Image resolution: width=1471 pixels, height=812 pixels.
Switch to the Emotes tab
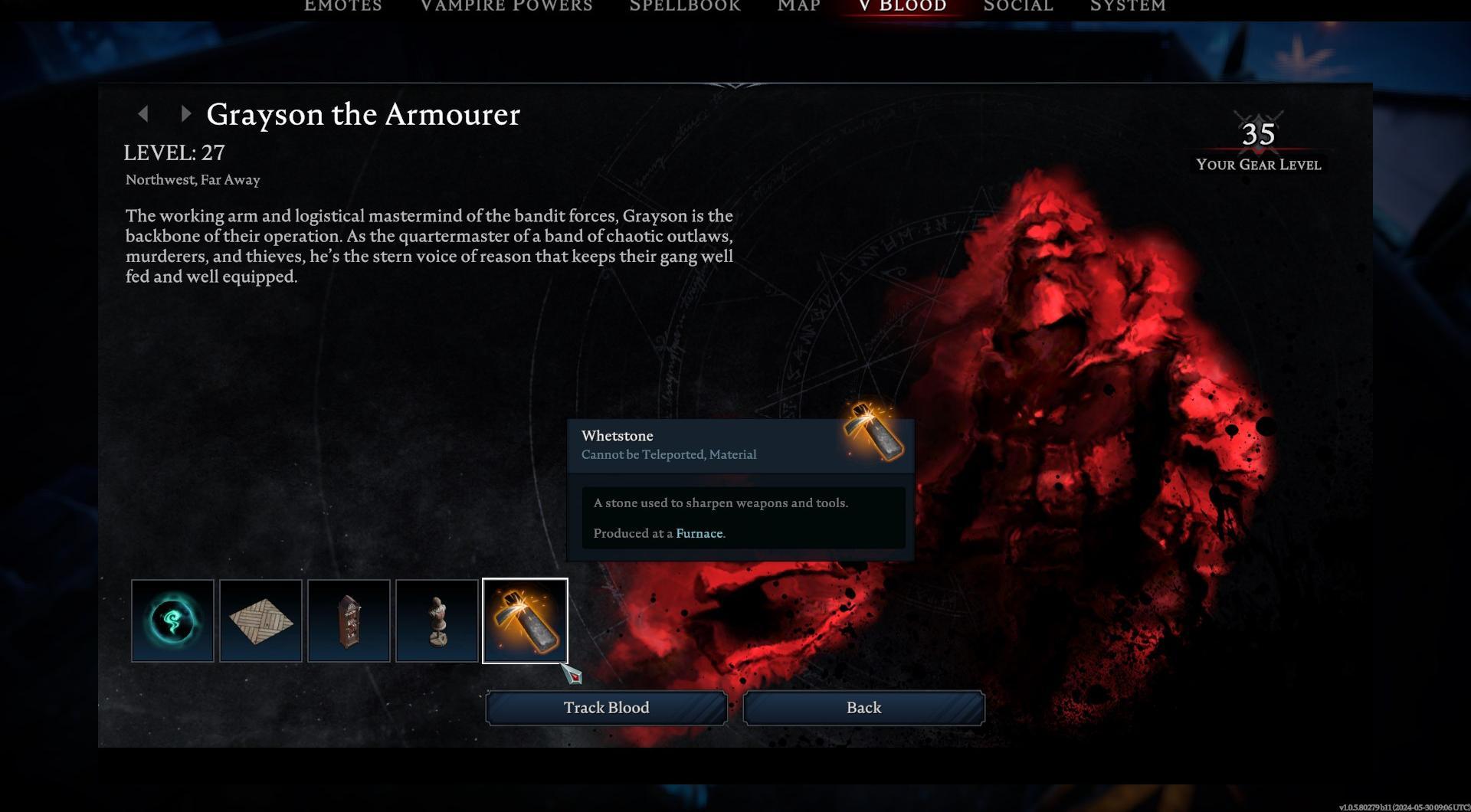pos(343,6)
